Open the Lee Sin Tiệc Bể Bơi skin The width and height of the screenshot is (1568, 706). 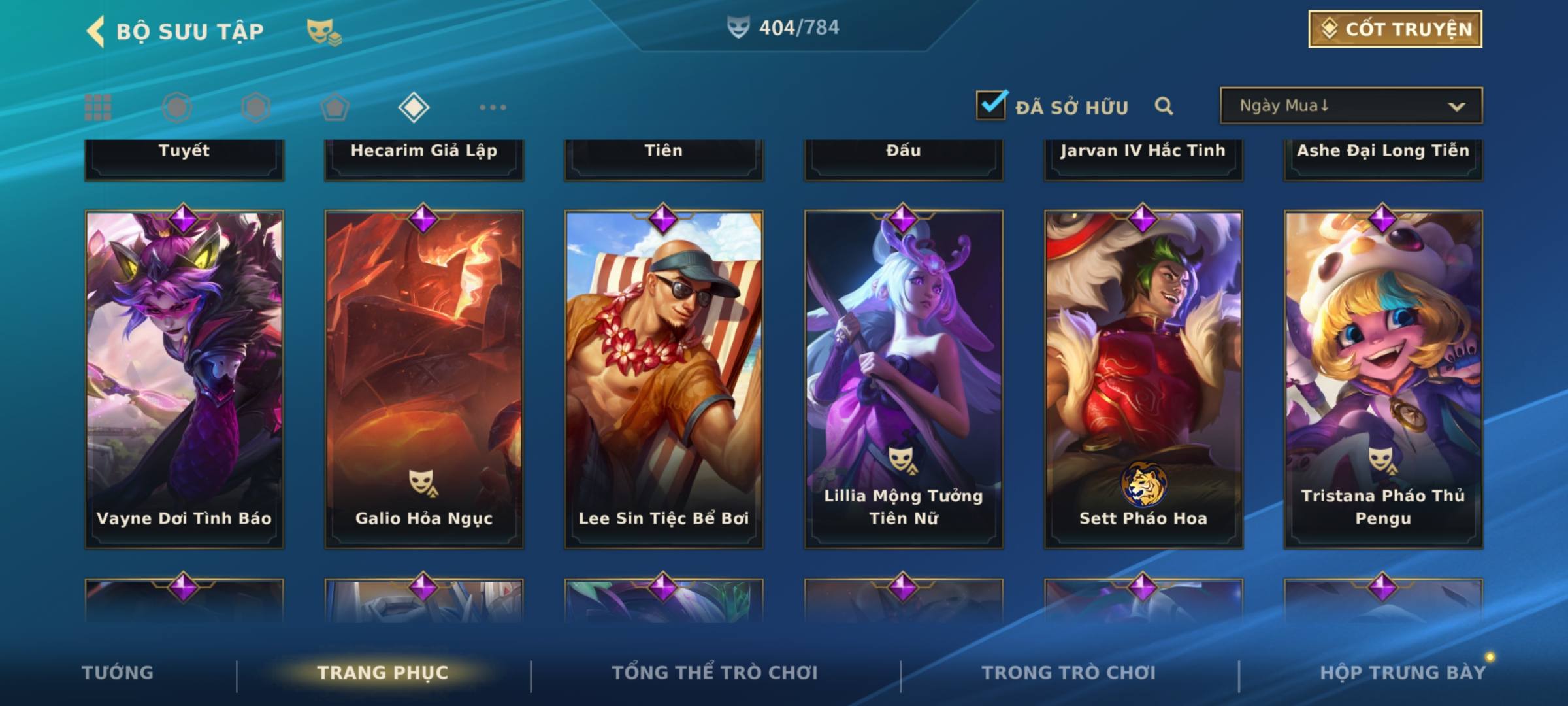tap(664, 379)
